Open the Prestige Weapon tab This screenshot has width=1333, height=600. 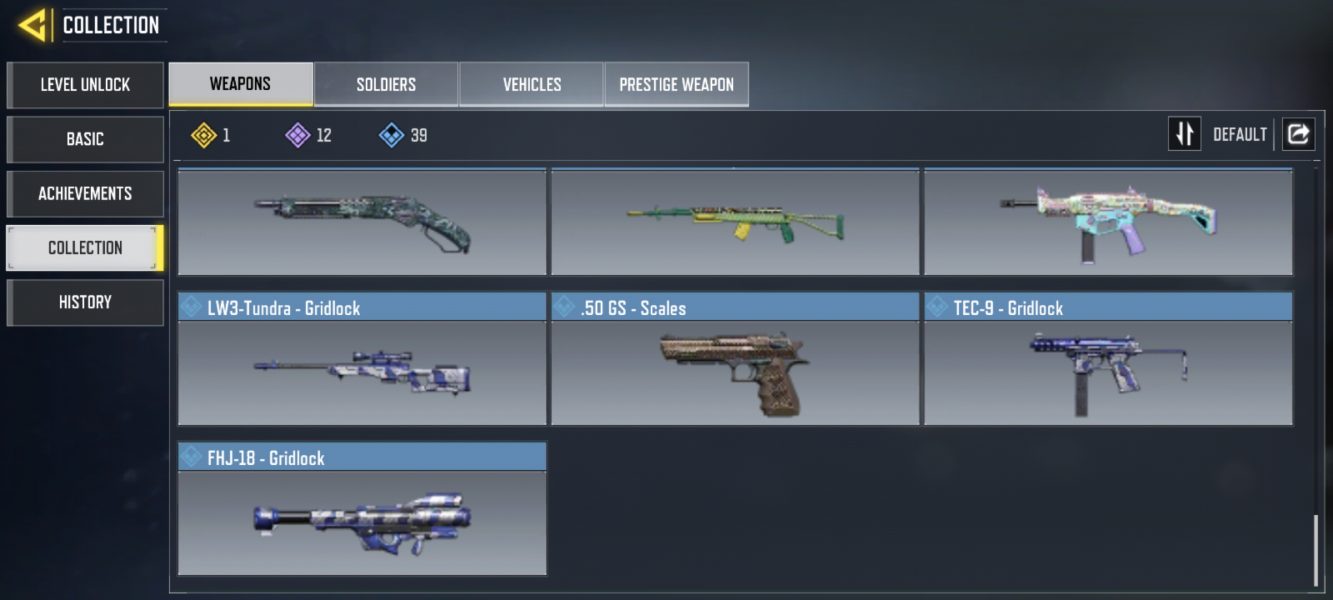pos(676,84)
